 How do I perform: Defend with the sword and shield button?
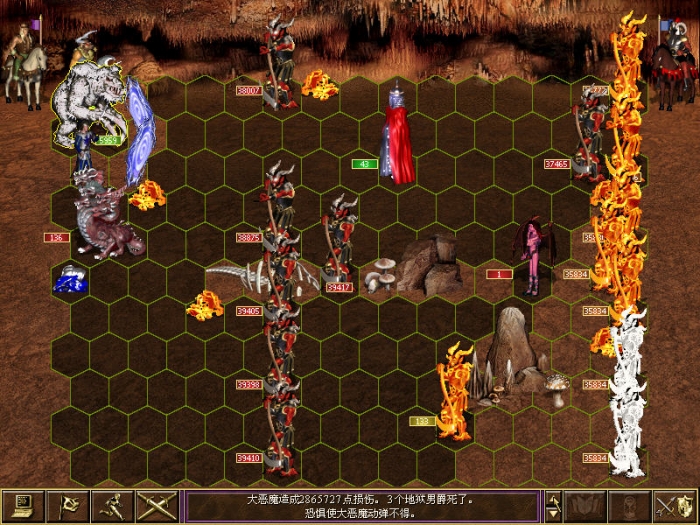tap(675, 507)
